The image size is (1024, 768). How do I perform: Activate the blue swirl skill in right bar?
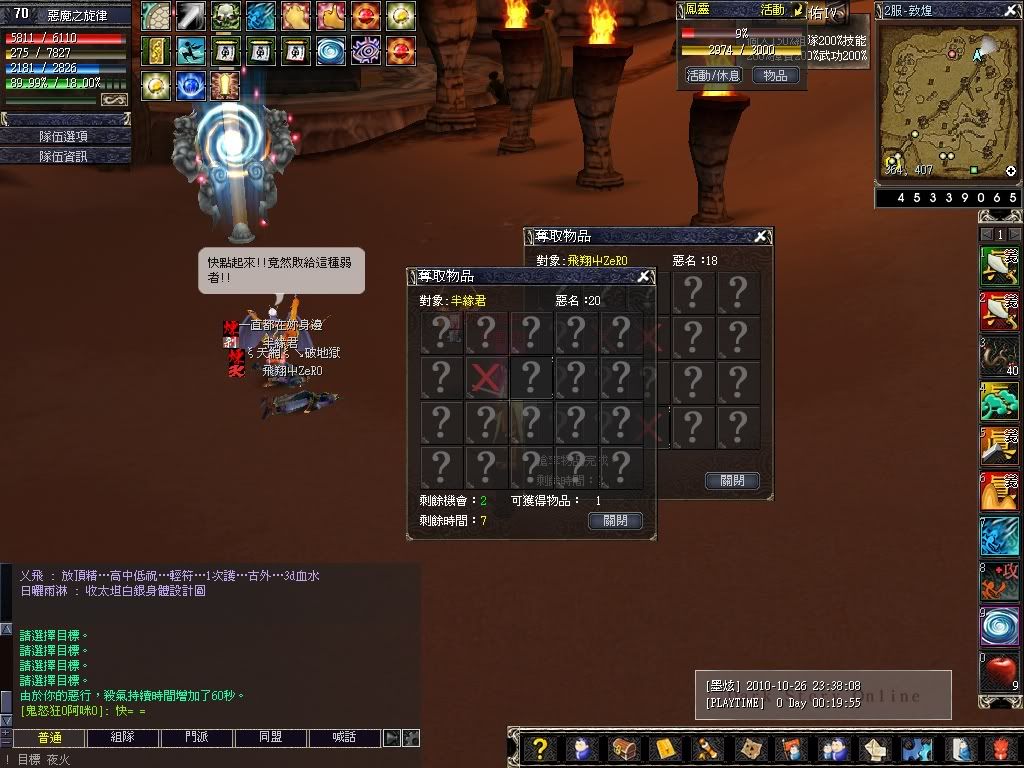(998, 626)
